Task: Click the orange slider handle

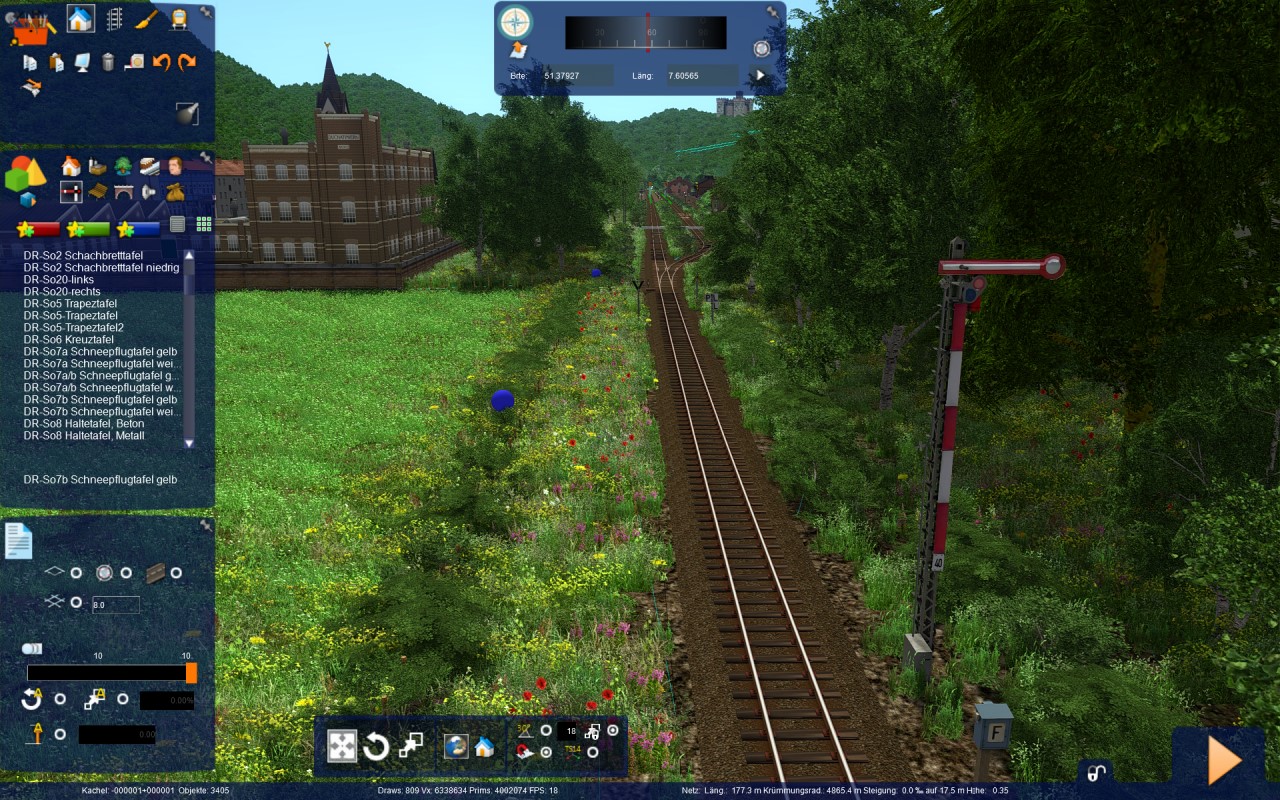Action: (191, 673)
